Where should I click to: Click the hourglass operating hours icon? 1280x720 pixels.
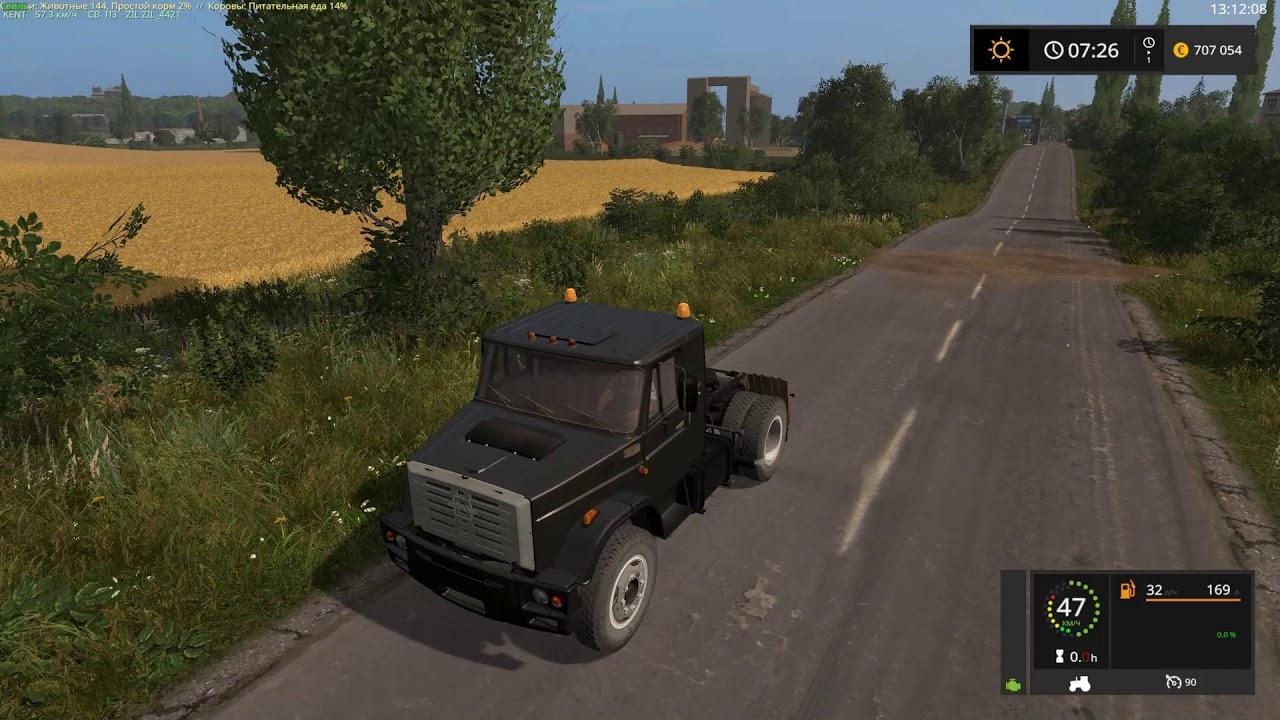click(1060, 657)
